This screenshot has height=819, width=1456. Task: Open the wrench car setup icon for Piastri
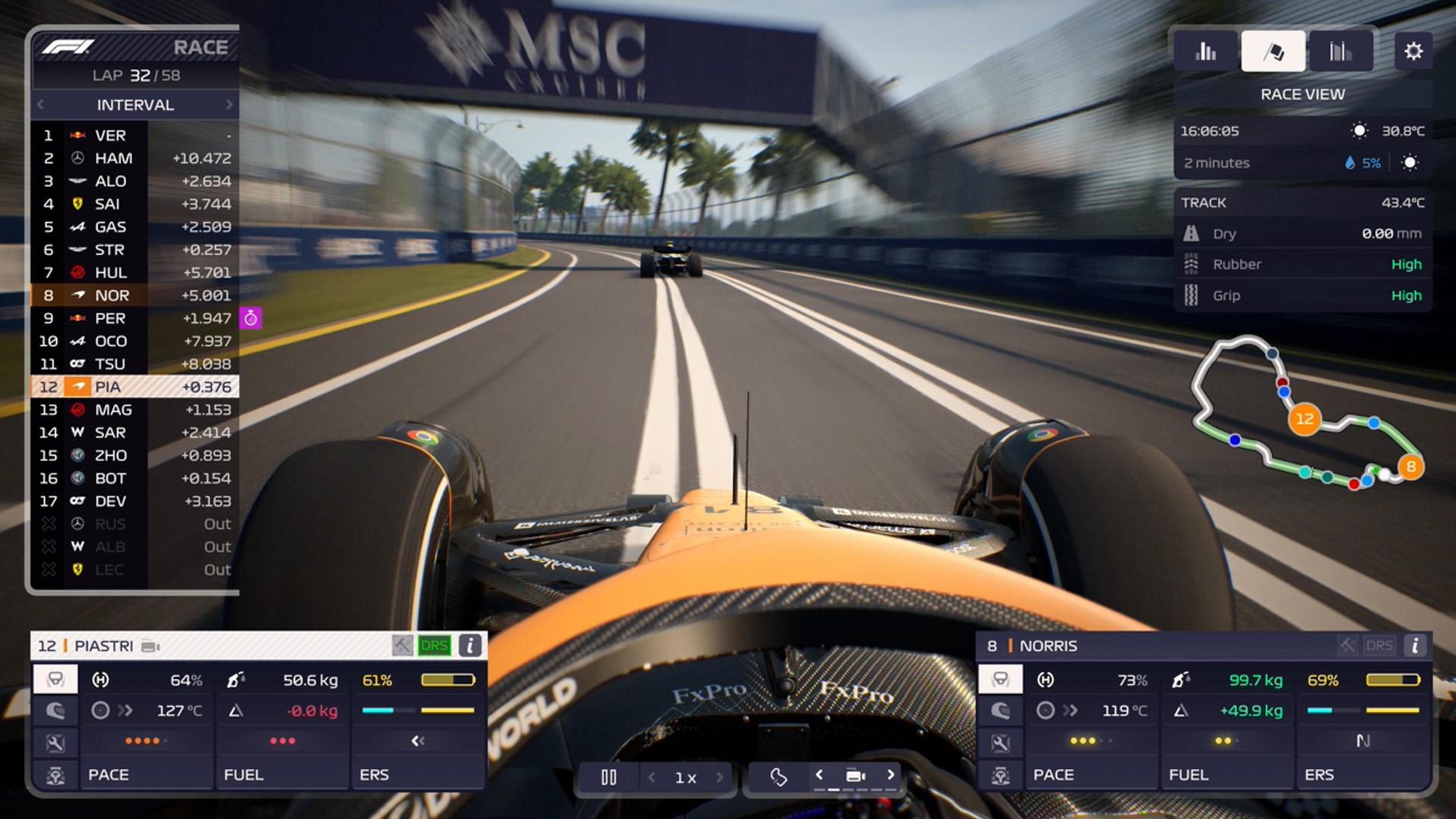tap(55, 742)
